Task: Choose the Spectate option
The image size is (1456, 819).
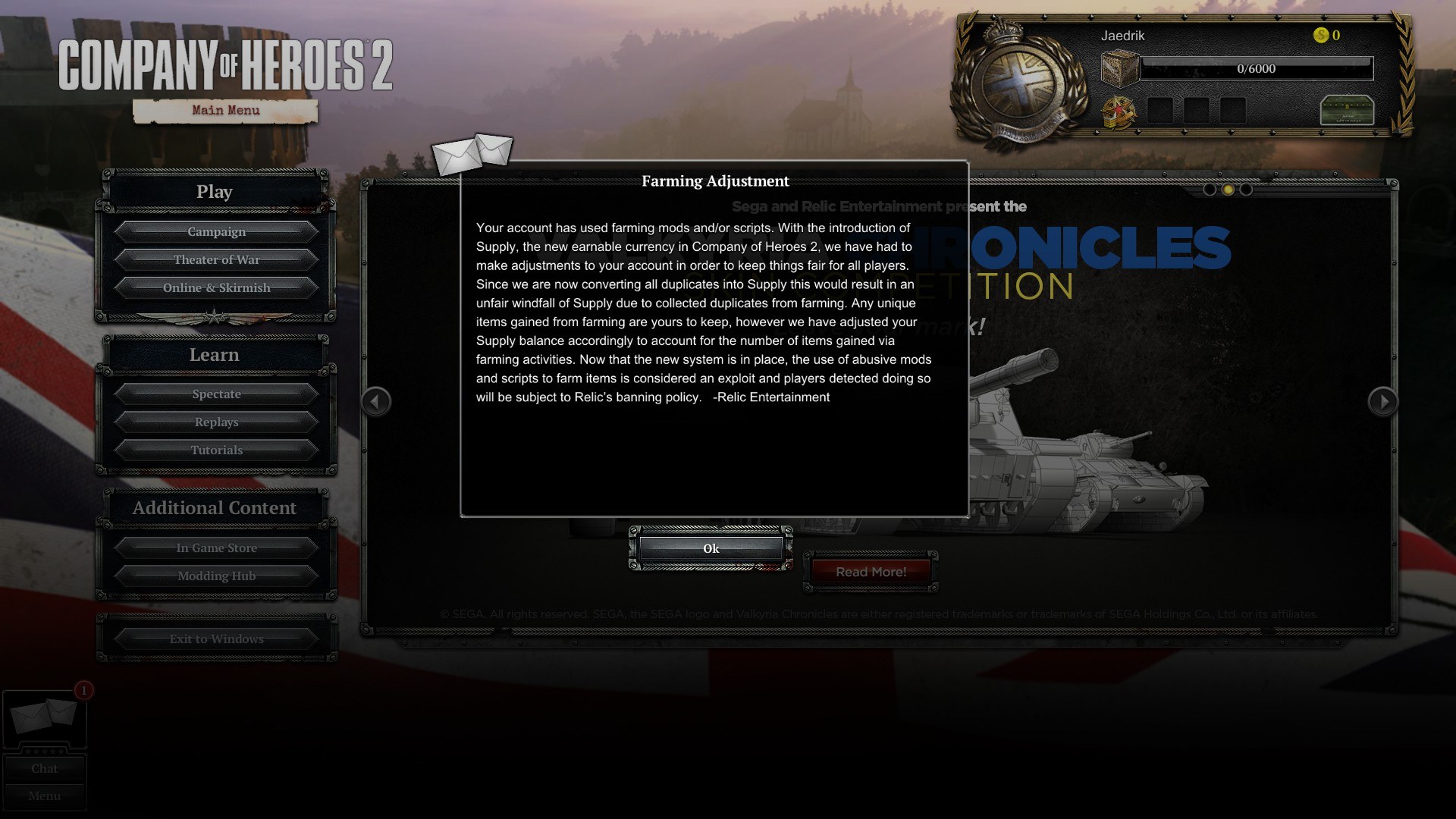Action: pyautogui.click(x=216, y=394)
